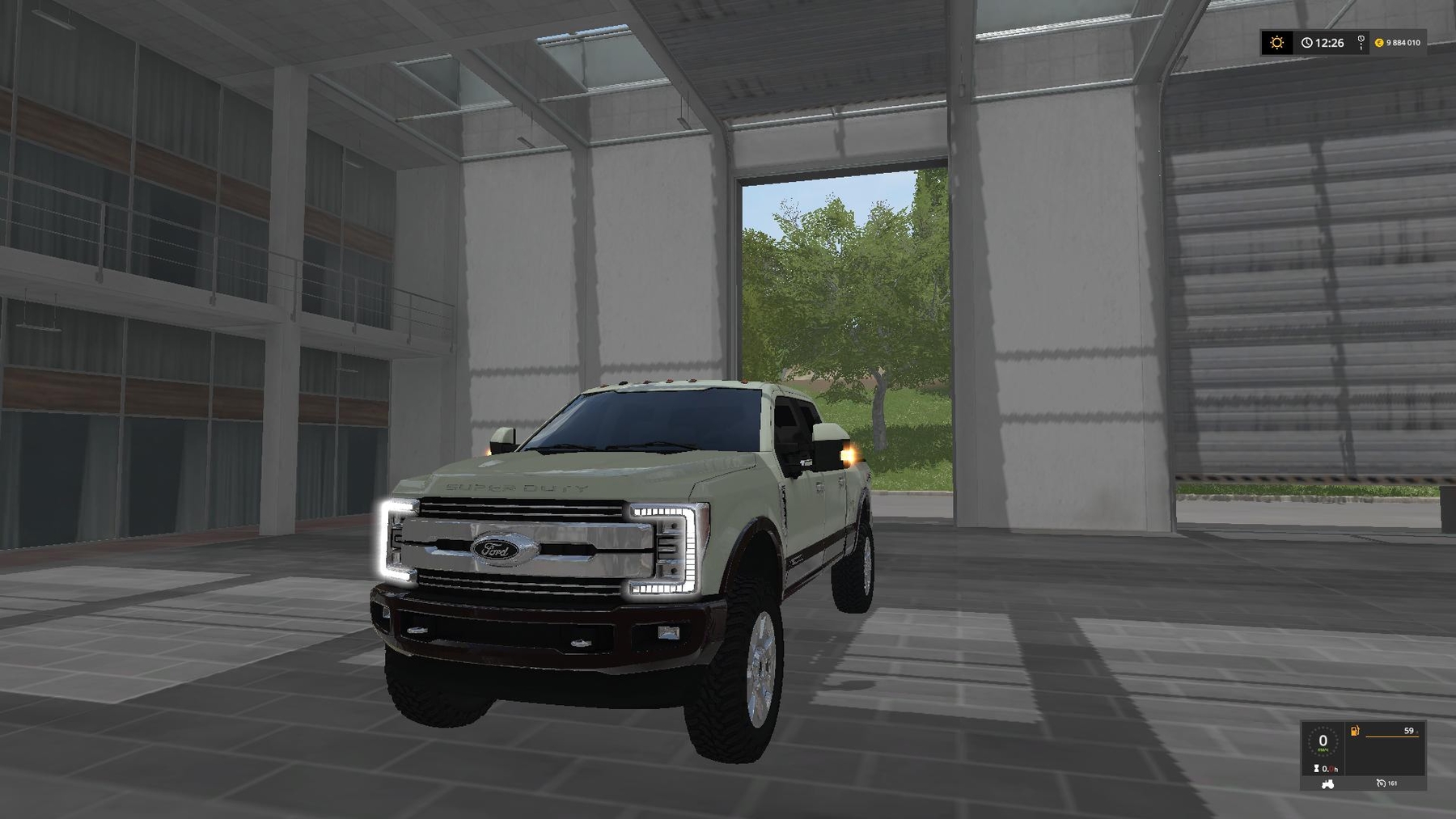Click the clock icon beside 12:26

(1307, 42)
